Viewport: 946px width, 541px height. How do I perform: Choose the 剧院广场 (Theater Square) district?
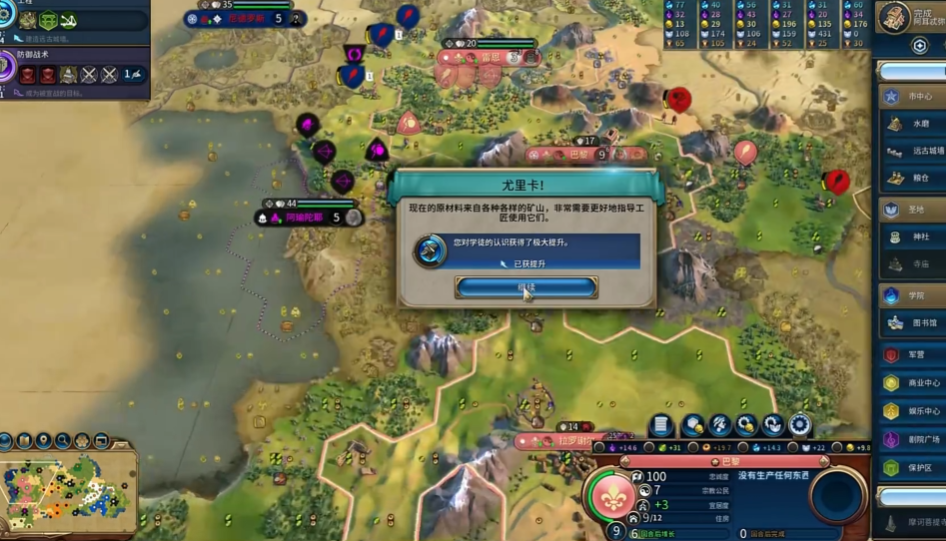click(912, 439)
